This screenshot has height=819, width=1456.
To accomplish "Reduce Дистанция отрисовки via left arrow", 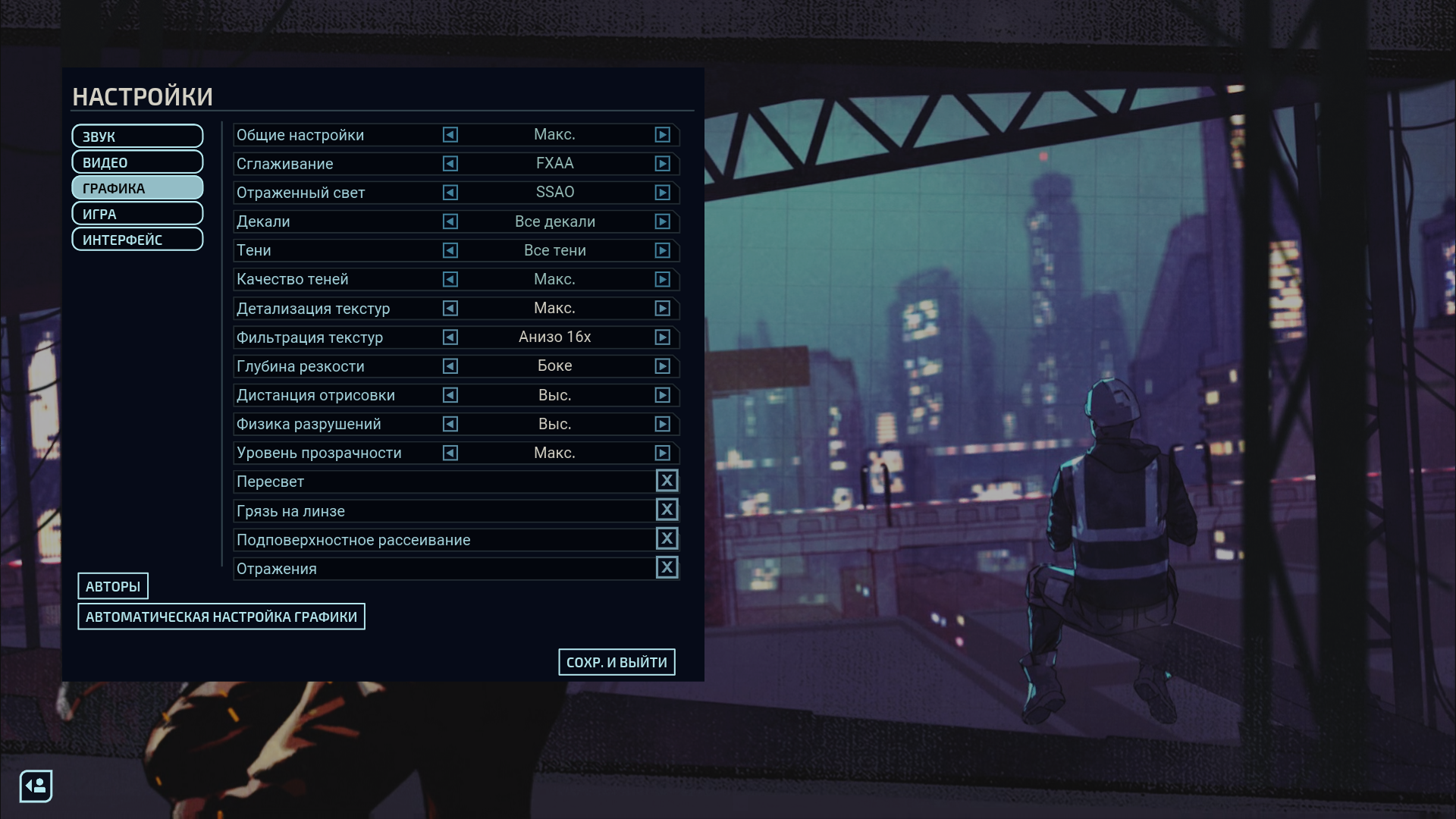I will pyautogui.click(x=450, y=395).
